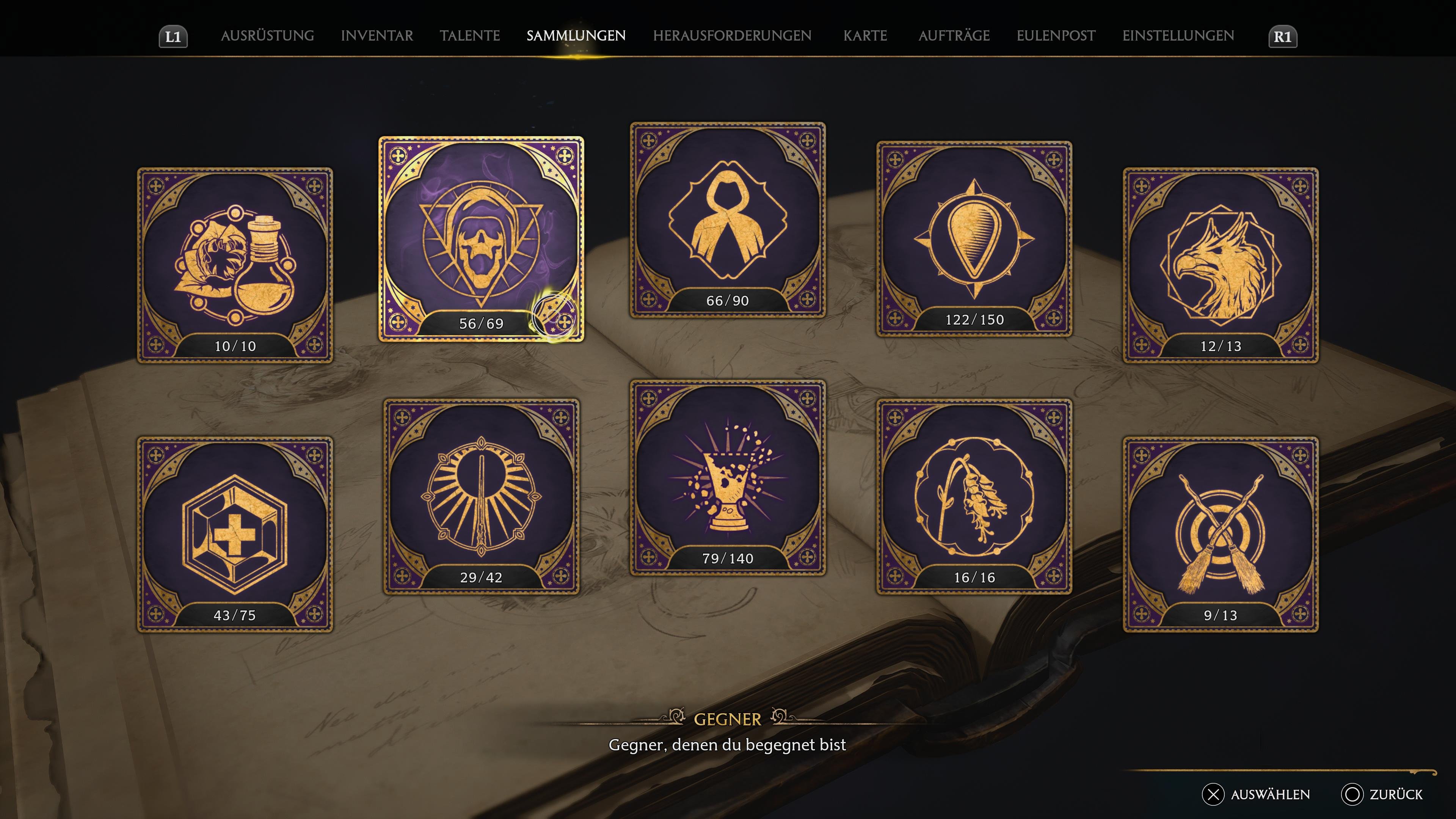Choose the shattering goblet collection card
The height and width of the screenshot is (819, 1456).
click(728, 477)
